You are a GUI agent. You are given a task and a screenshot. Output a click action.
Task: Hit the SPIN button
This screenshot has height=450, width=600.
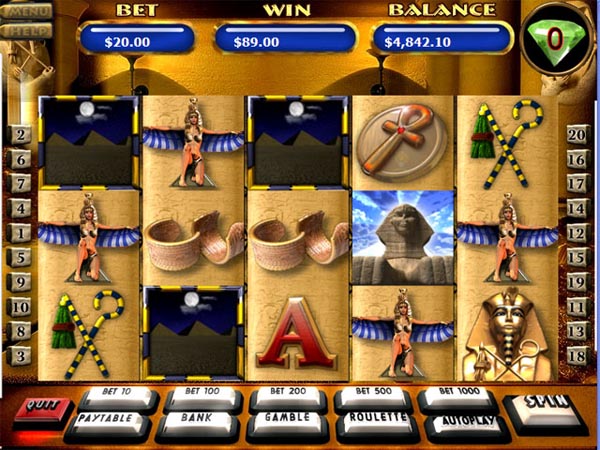tap(547, 410)
